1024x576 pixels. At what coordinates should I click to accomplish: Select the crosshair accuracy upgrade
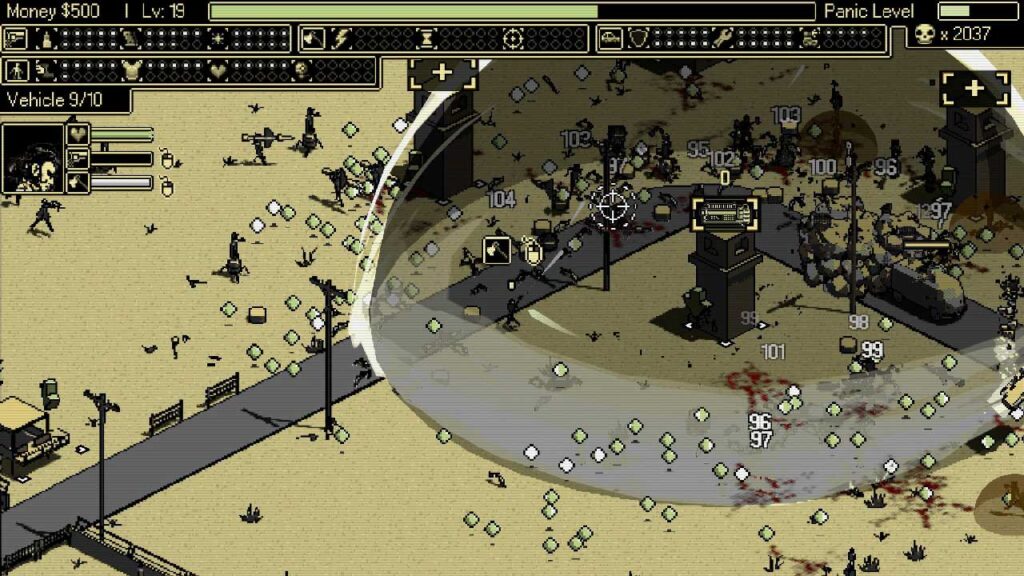click(513, 39)
